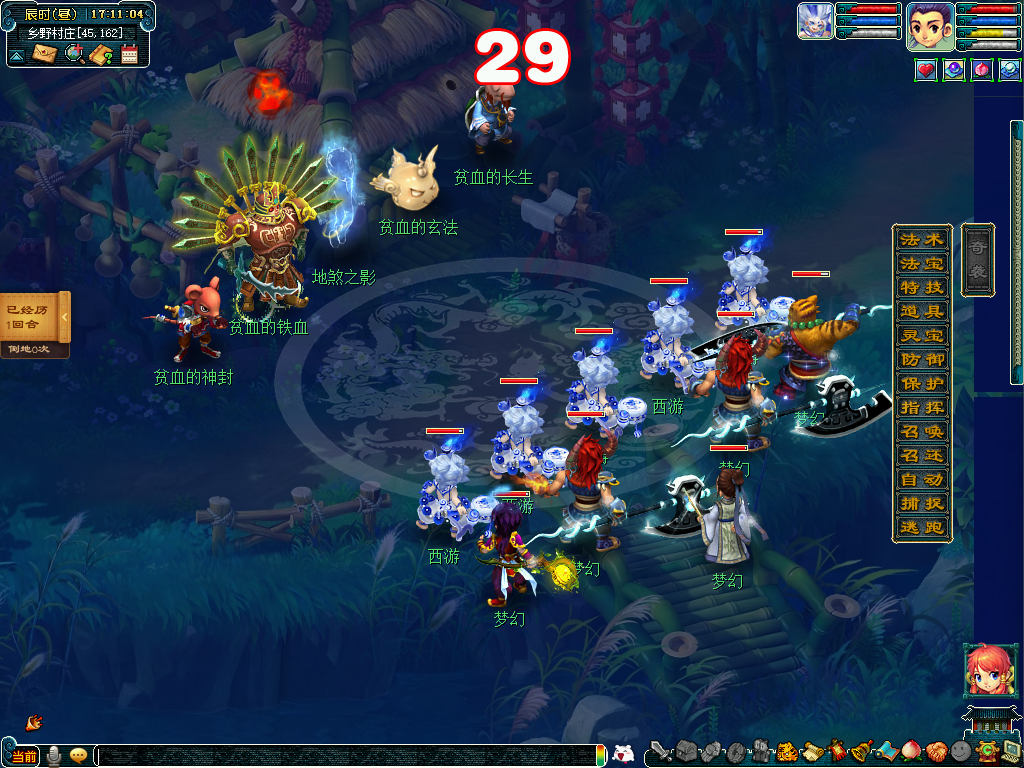Open the 道具 items command
This screenshot has height=768, width=1024.
(921, 312)
